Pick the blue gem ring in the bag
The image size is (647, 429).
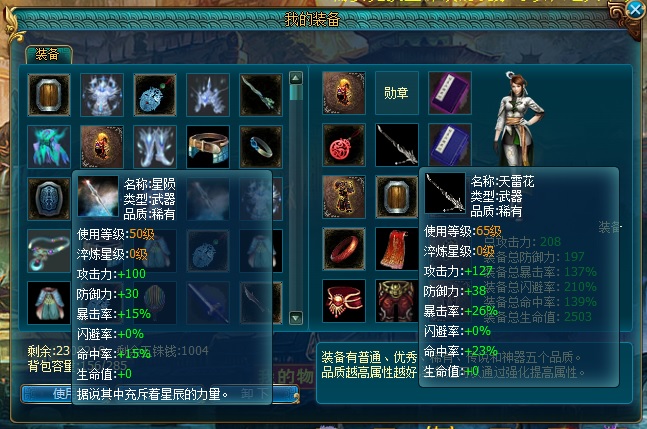[x=260, y=145]
